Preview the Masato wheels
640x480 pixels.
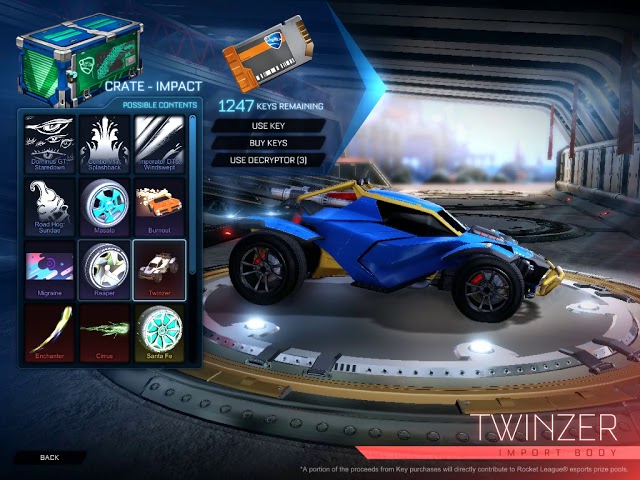(104, 206)
